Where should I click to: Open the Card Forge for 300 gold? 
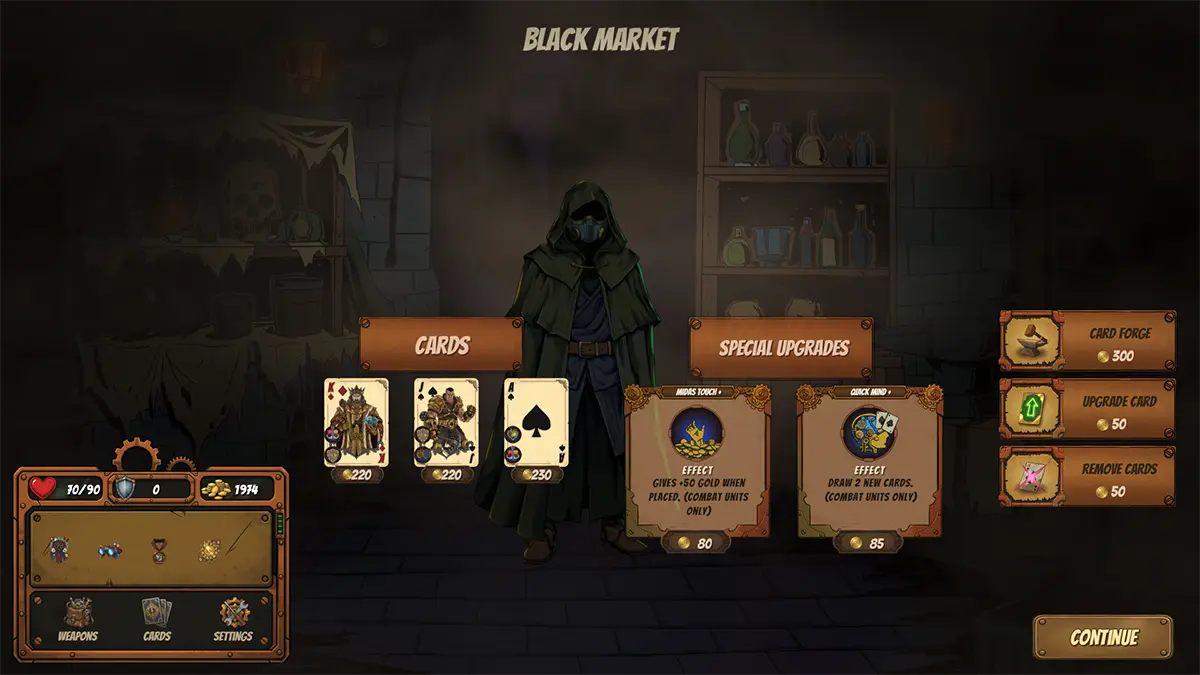(1088, 341)
